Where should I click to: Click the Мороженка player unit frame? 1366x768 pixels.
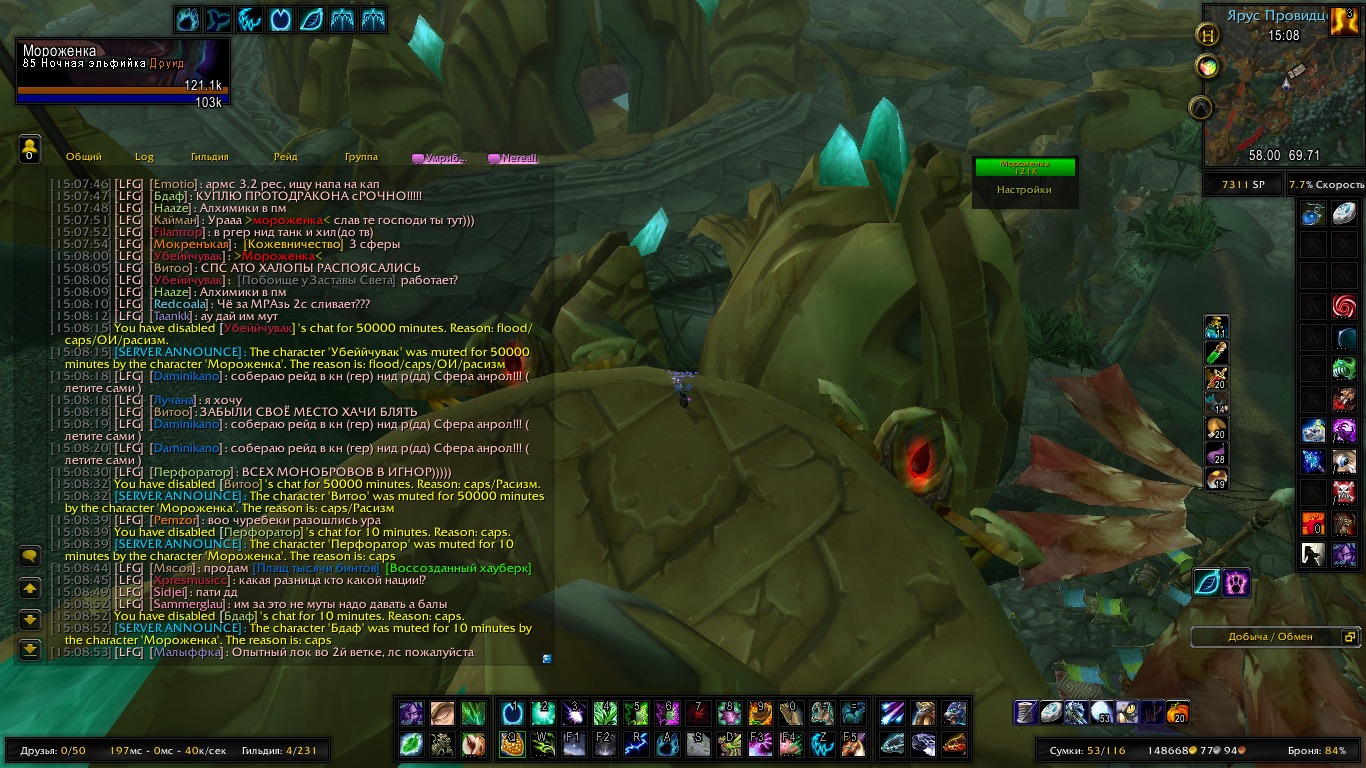click(123, 70)
